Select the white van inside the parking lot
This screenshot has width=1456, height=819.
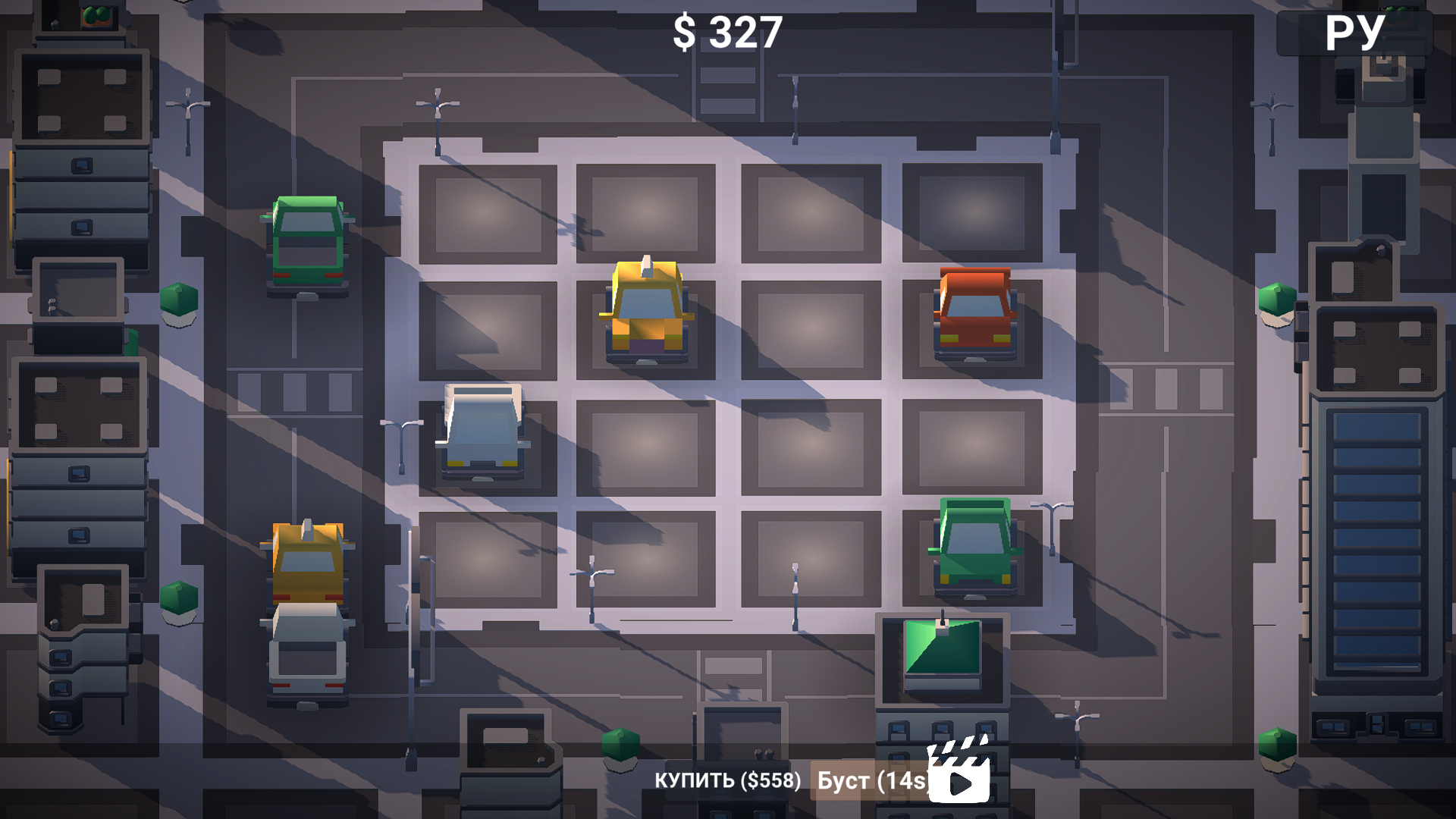(483, 432)
